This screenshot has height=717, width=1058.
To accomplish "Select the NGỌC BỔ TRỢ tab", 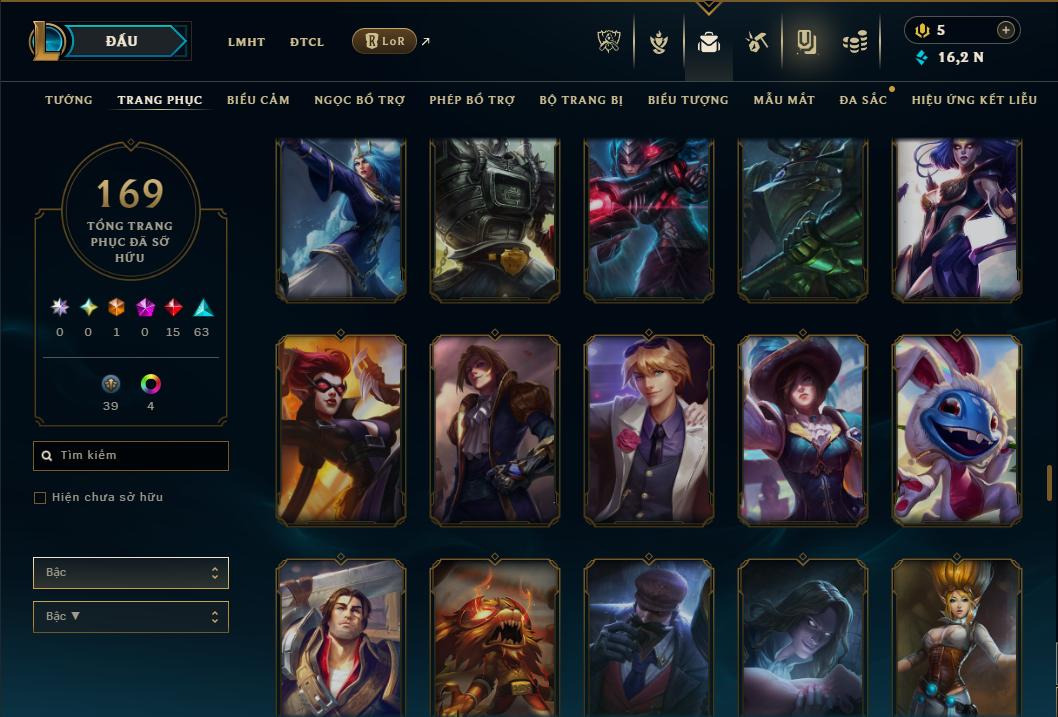I will [x=359, y=100].
